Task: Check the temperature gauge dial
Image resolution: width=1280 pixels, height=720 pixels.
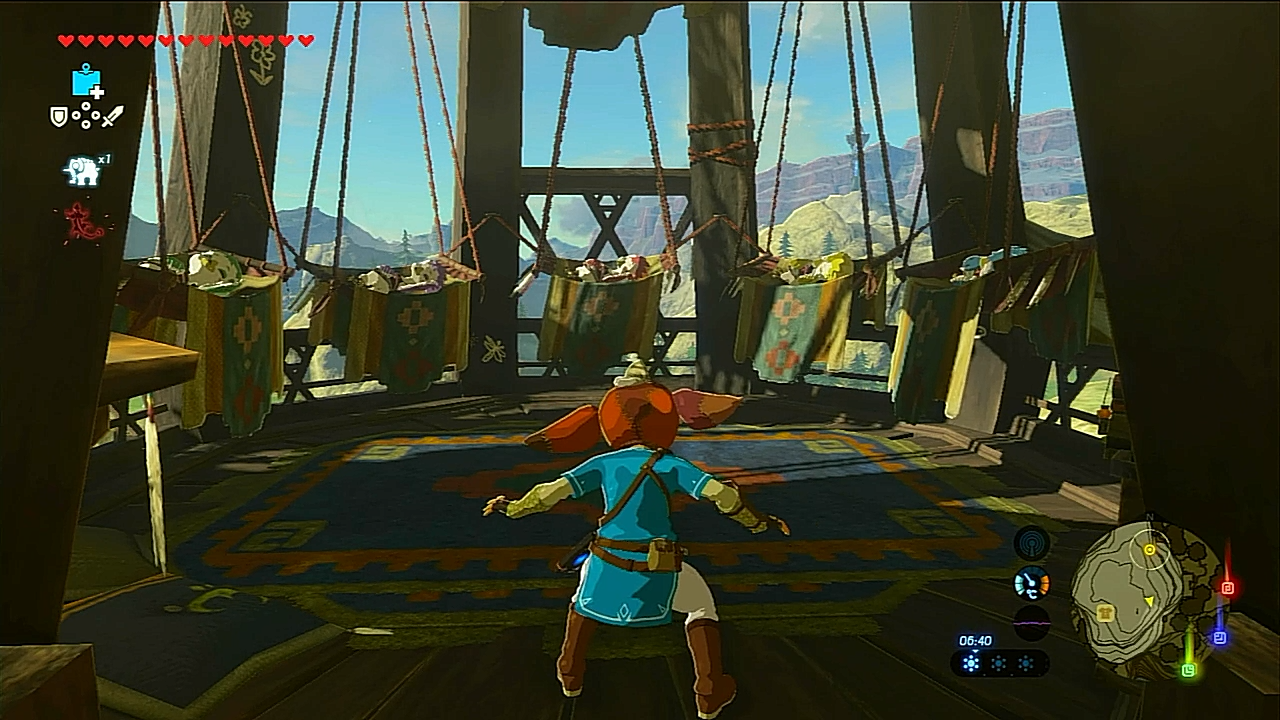Action: [x=1031, y=583]
